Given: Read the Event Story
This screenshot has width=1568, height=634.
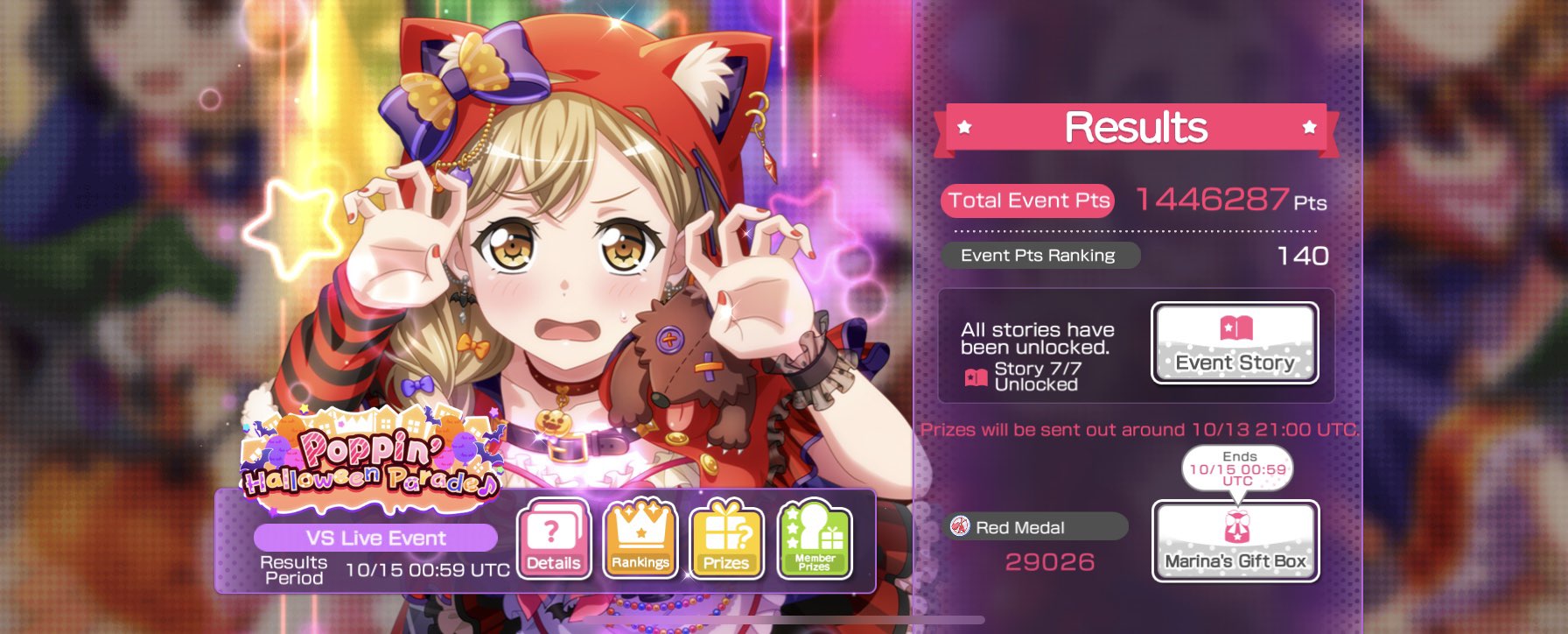Looking at the screenshot, I should click(x=1235, y=343).
